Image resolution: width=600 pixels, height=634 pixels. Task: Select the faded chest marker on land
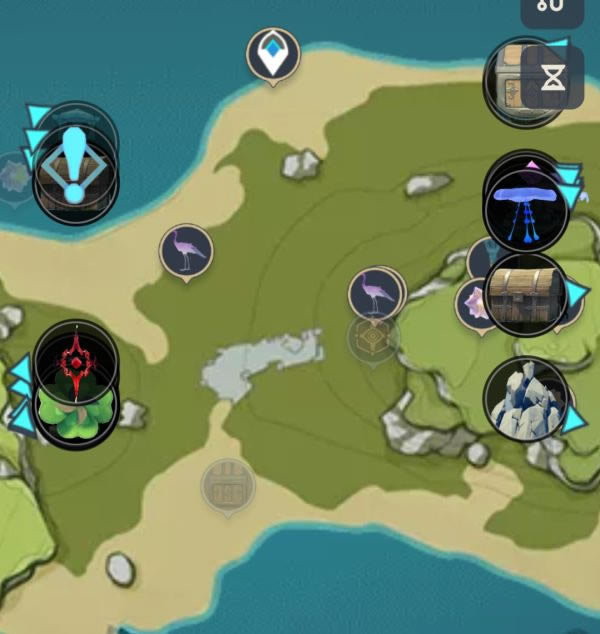228,486
